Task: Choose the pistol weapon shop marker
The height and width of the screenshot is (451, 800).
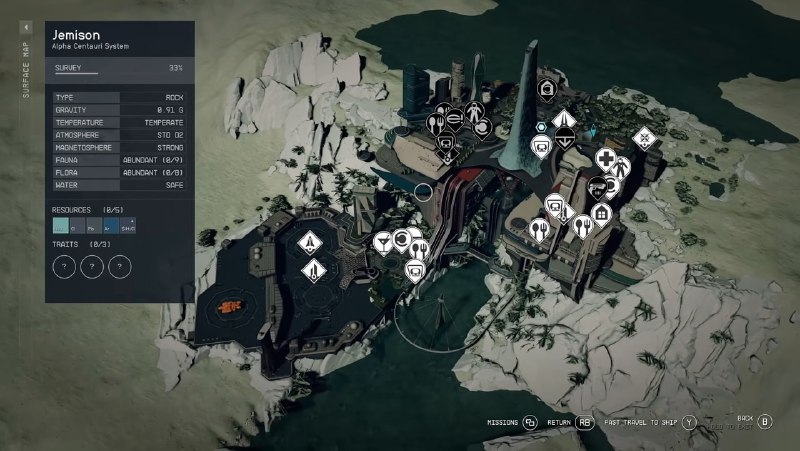Action: tap(597, 186)
